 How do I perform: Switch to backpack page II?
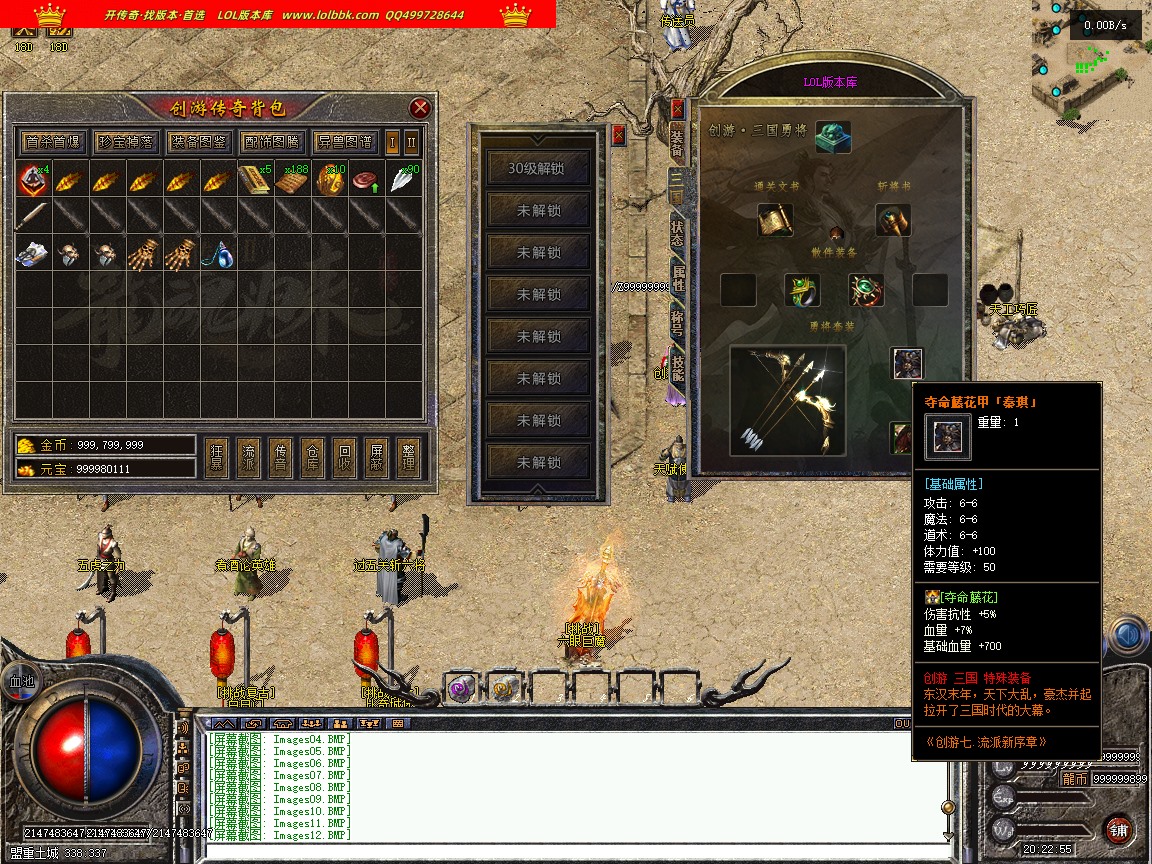coord(411,142)
